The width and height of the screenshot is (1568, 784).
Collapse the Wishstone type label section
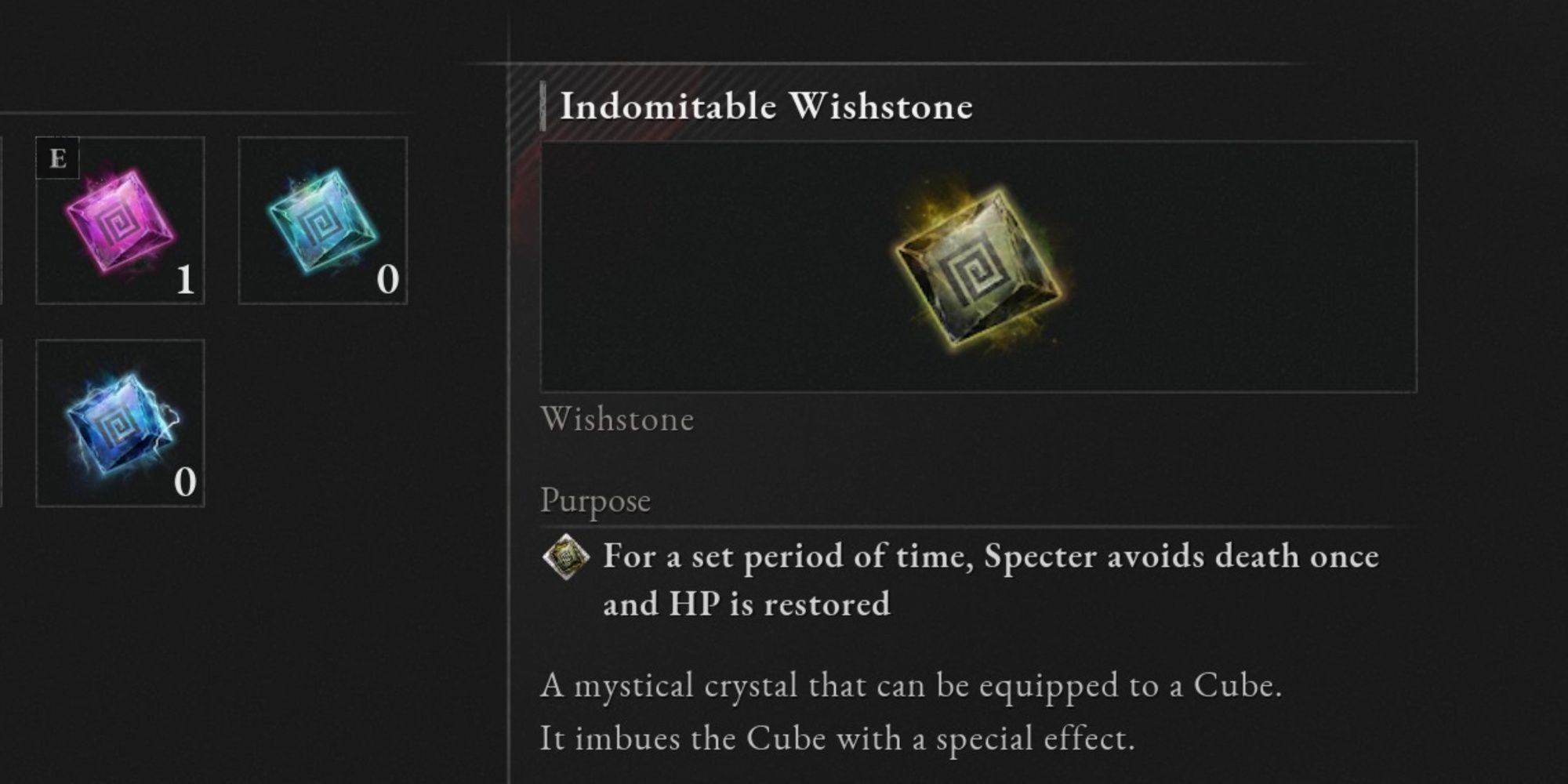[x=617, y=421]
